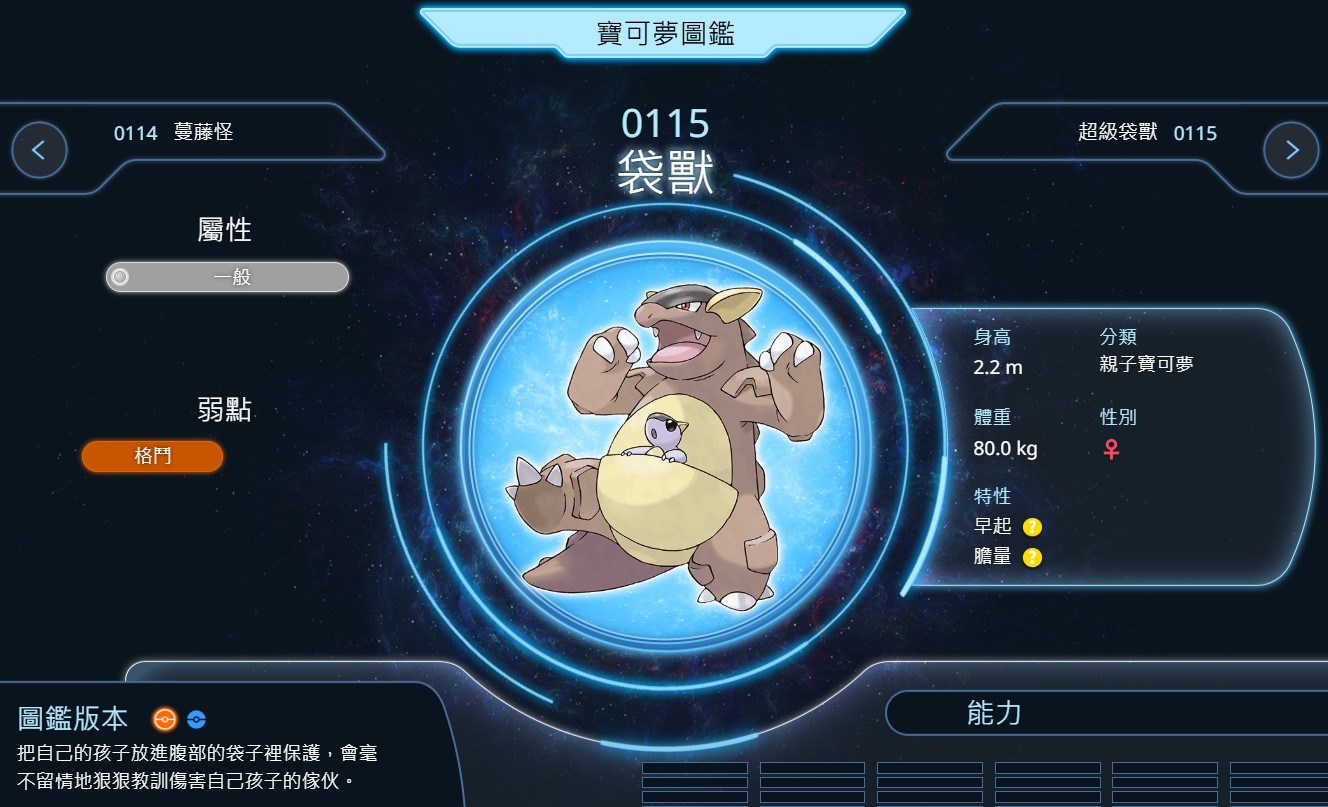Show info for 膽量 ability question mark
The image size is (1328, 807).
click(x=1032, y=557)
